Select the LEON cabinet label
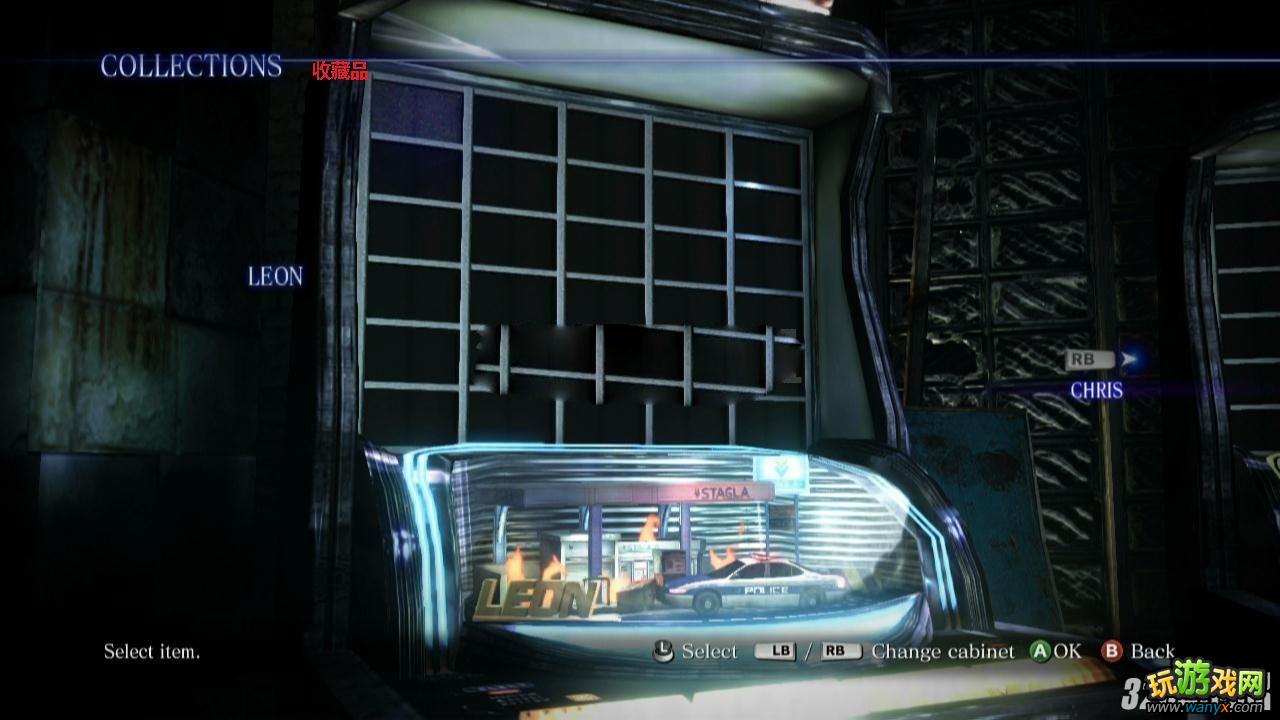 [x=275, y=277]
